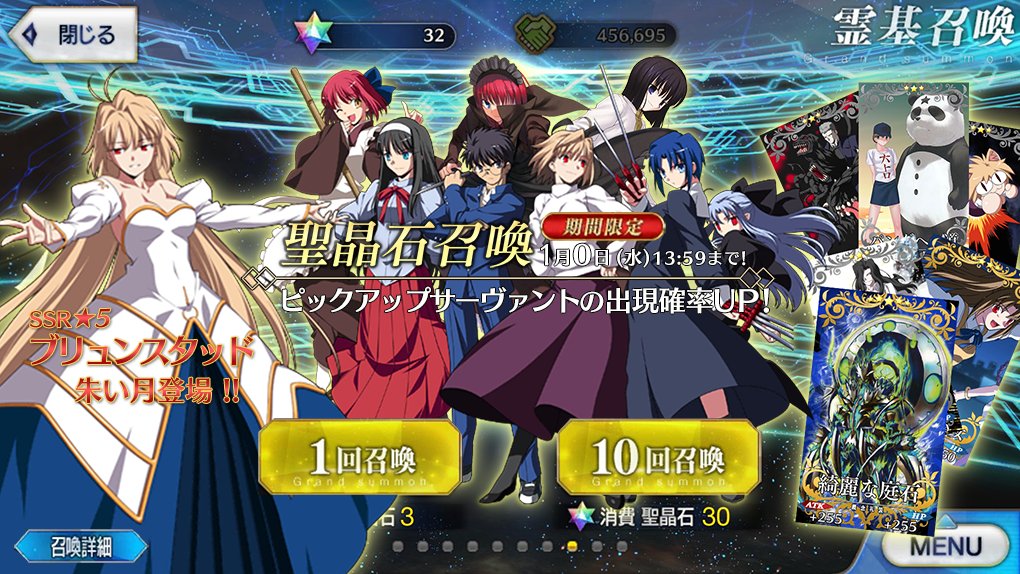Select the highlighted yellow banner page dot
1020x574 pixels.
pyautogui.click(x=572, y=547)
